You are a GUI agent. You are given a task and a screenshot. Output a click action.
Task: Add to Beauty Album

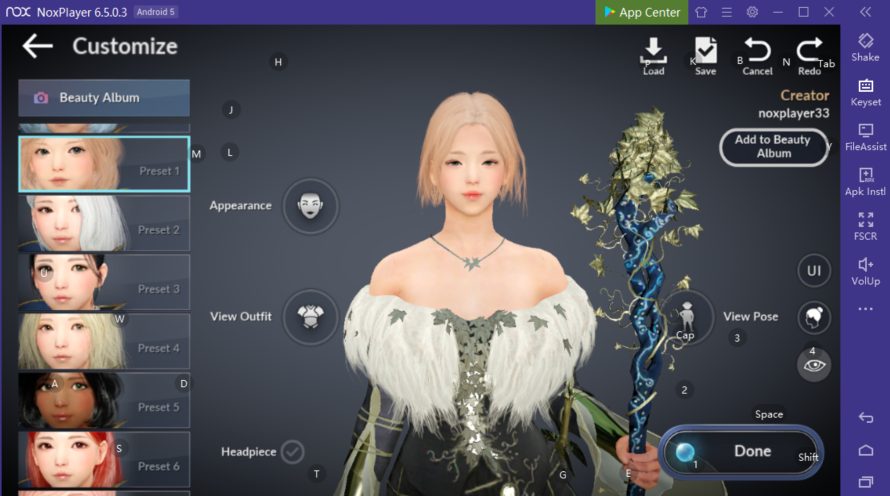[x=773, y=147]
